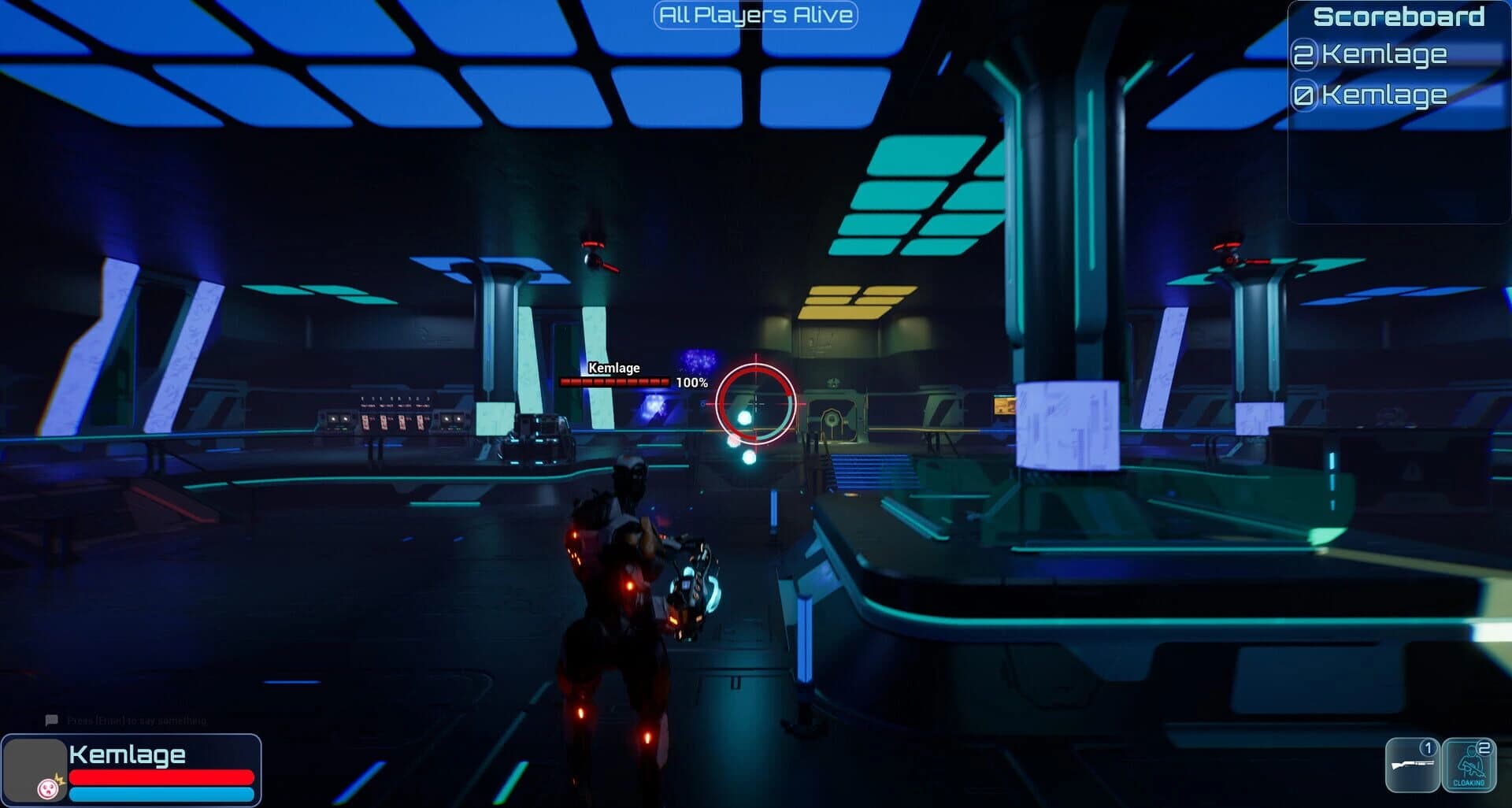1512x808 pixels.
Task: Expand the enemy Kemlage nameplate overhead
Action: pyautogui.click(x=613, y=367)
